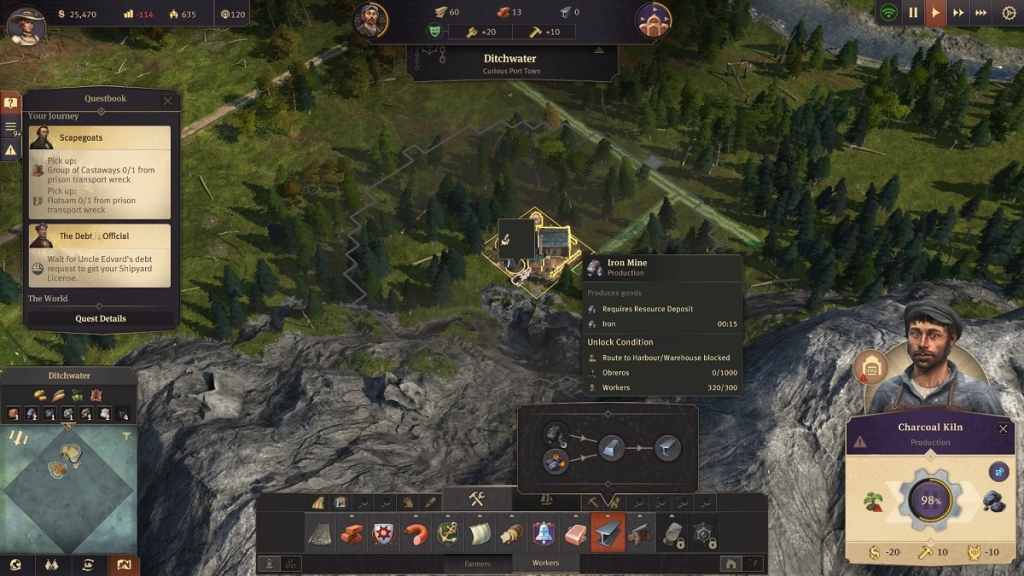Image resolution: width=1024 pixels, height=576 pixels.
Task: Set game speed to fast forward
Action: click(958, 13)
